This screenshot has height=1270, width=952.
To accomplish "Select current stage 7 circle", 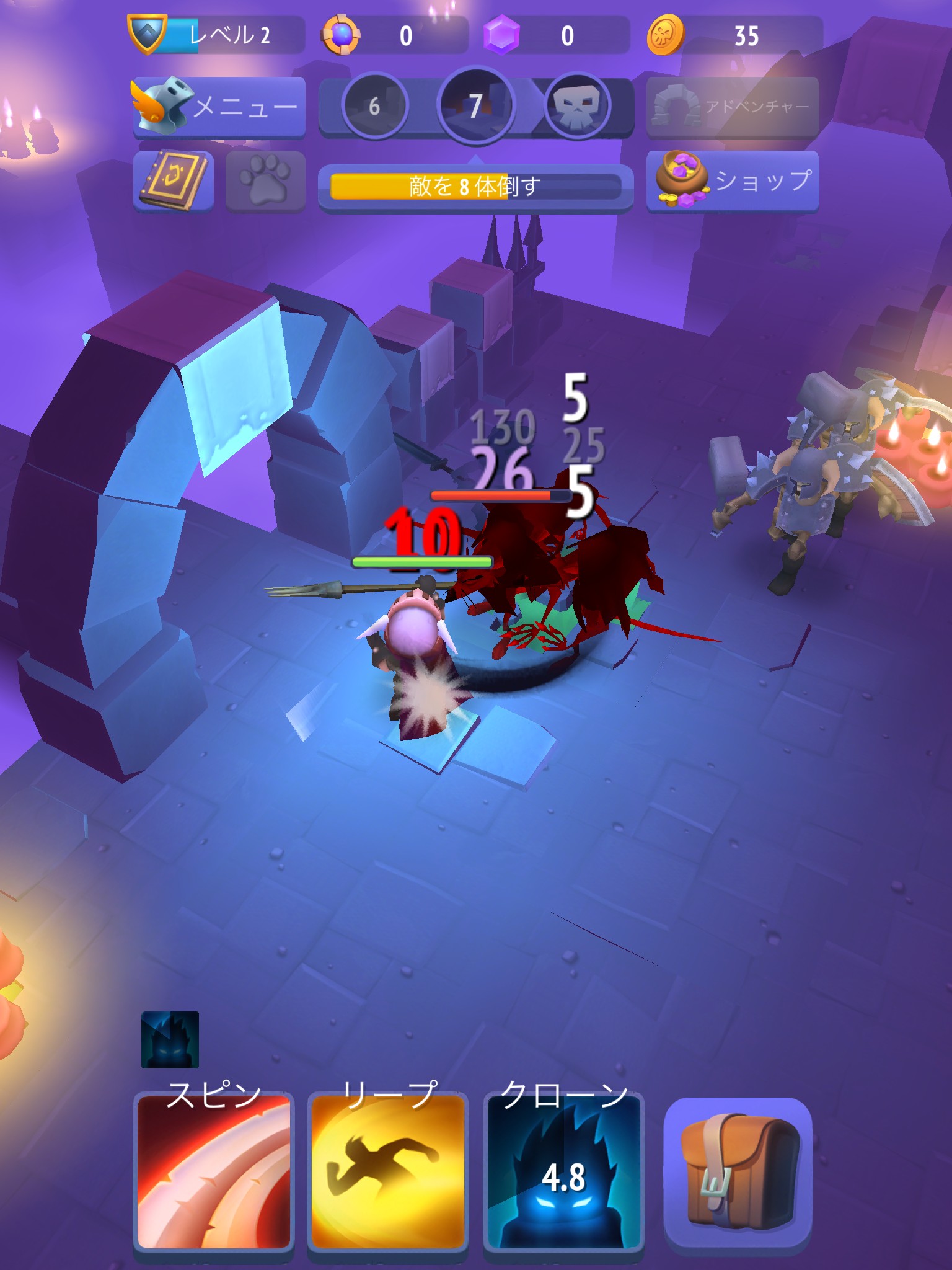I will [x=475, y=105].
